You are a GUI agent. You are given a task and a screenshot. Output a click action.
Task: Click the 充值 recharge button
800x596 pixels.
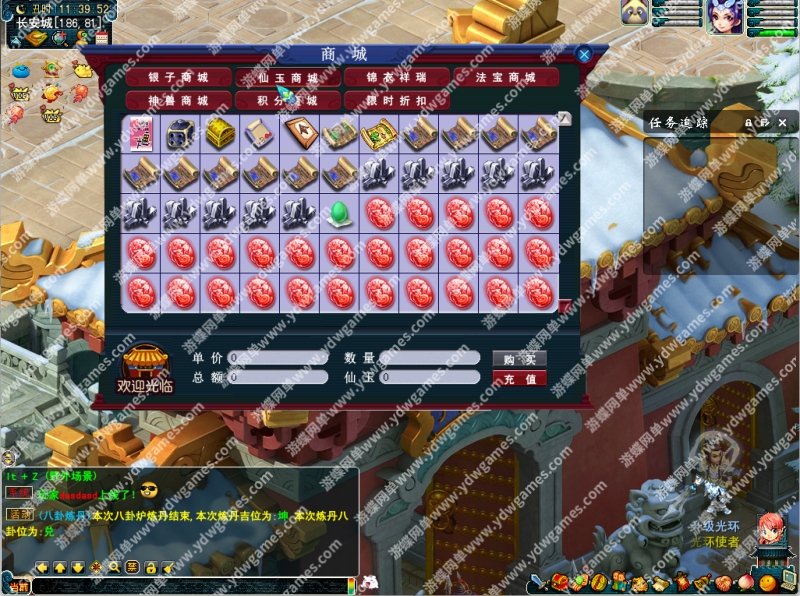coord(519,378)
